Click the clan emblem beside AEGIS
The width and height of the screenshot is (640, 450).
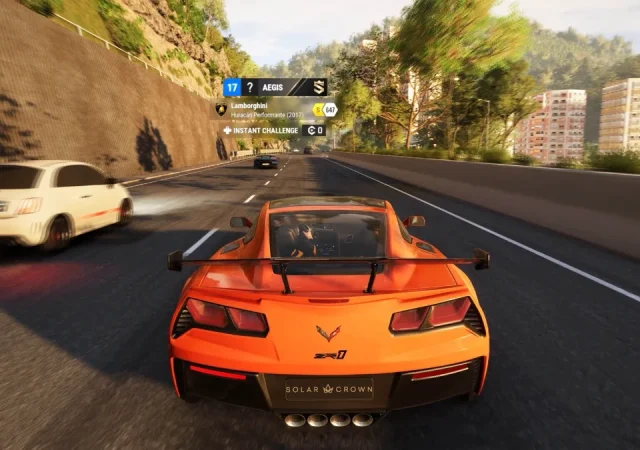coord(318,87)
